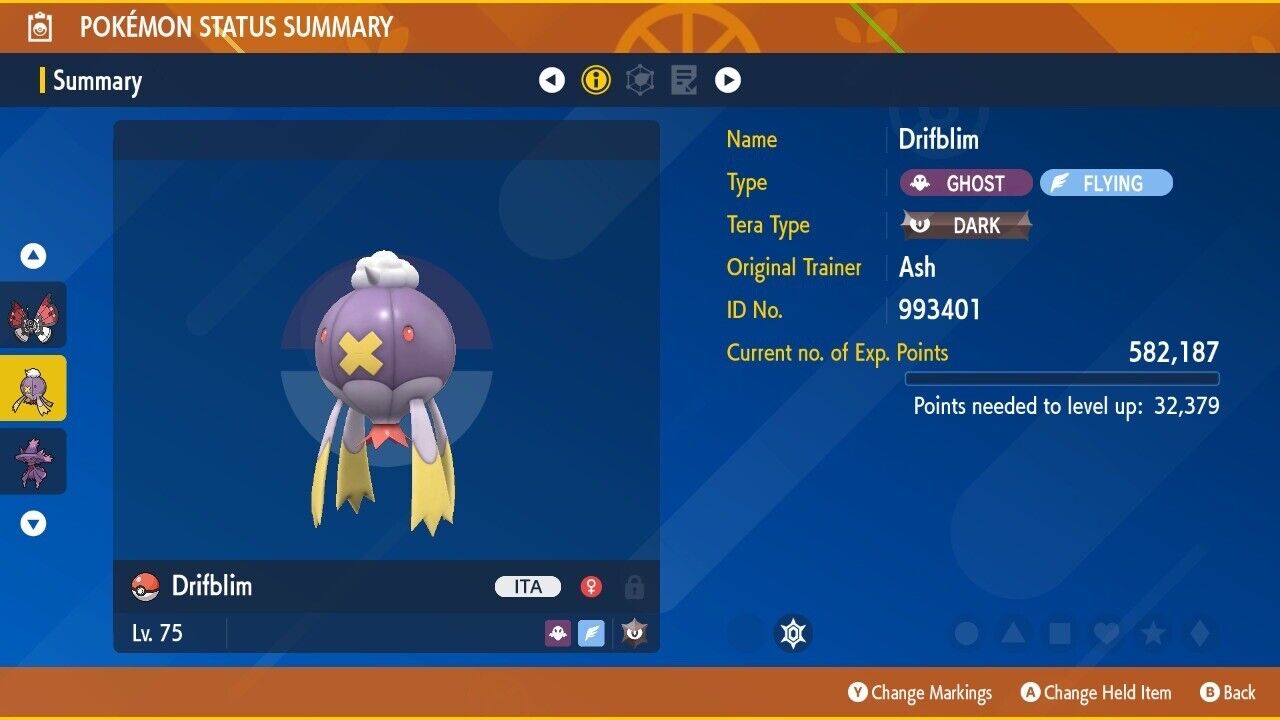Screen dimensions: 1280x720
Task: Select the info summary tab icon
Action: [x=596, y=80]
